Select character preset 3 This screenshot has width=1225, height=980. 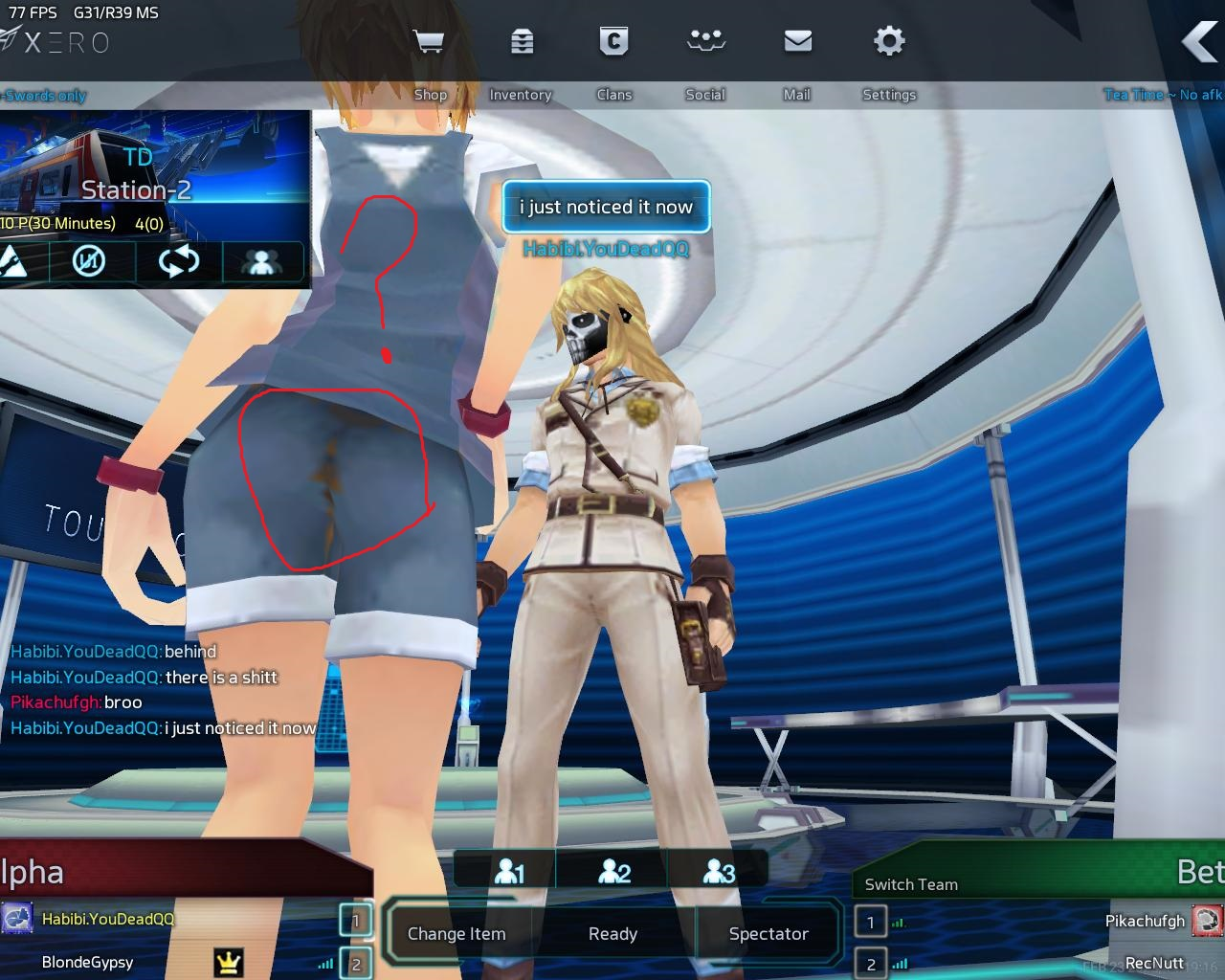pos(719,872)
